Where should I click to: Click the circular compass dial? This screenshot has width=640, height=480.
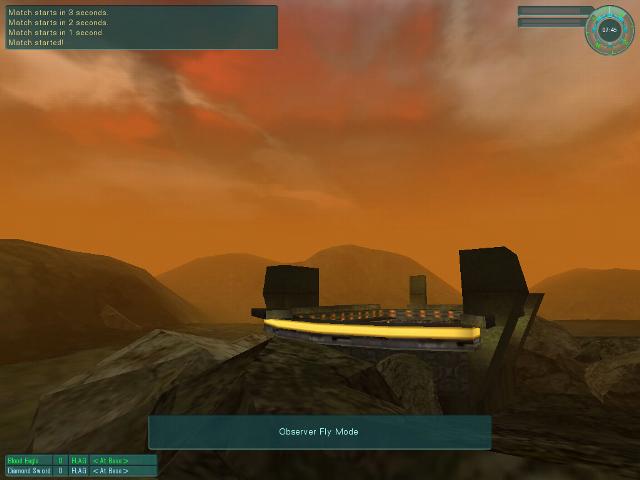click(609, 29)
